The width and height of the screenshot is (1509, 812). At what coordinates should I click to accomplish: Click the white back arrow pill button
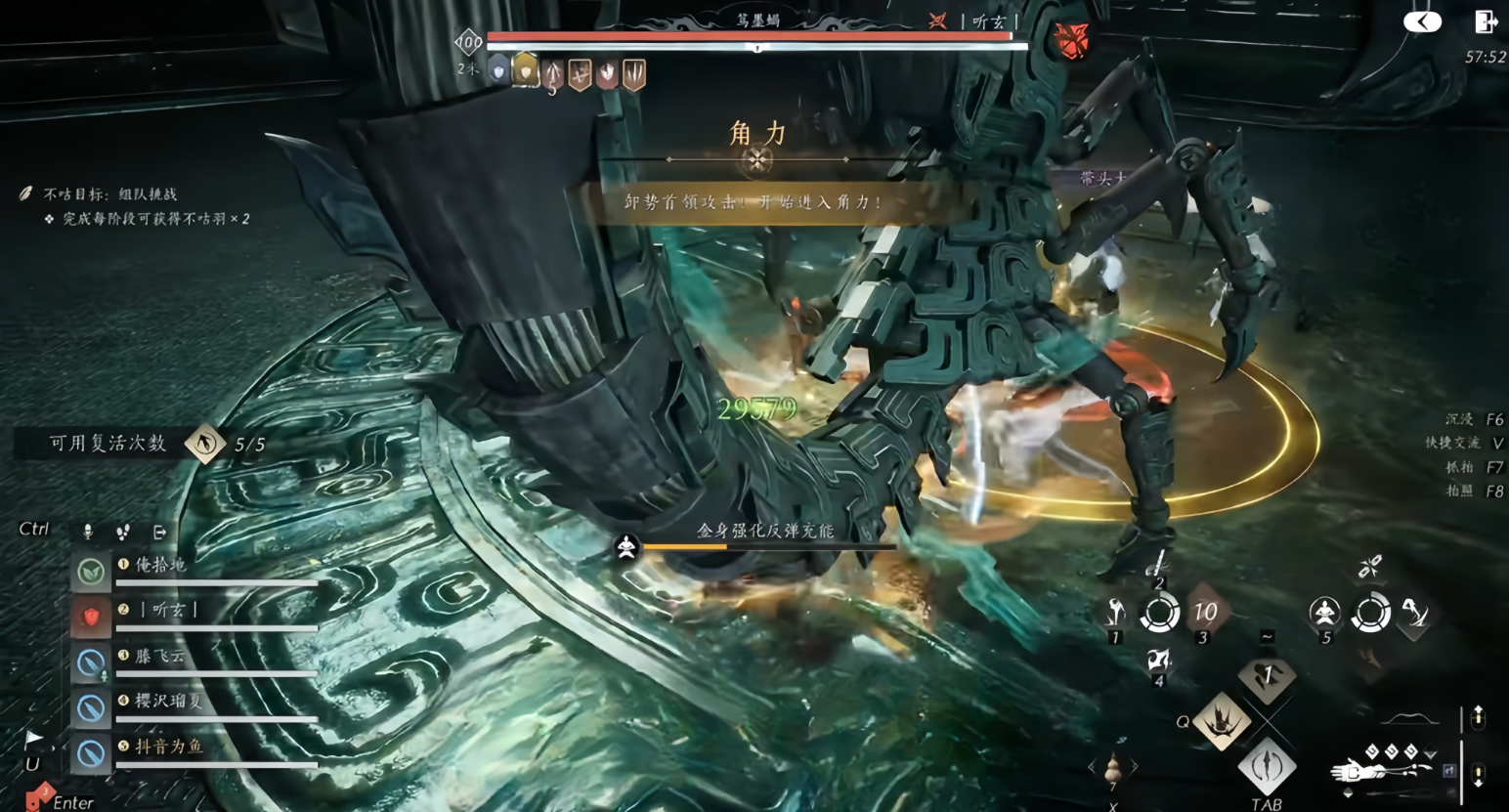pos(1422,21)
